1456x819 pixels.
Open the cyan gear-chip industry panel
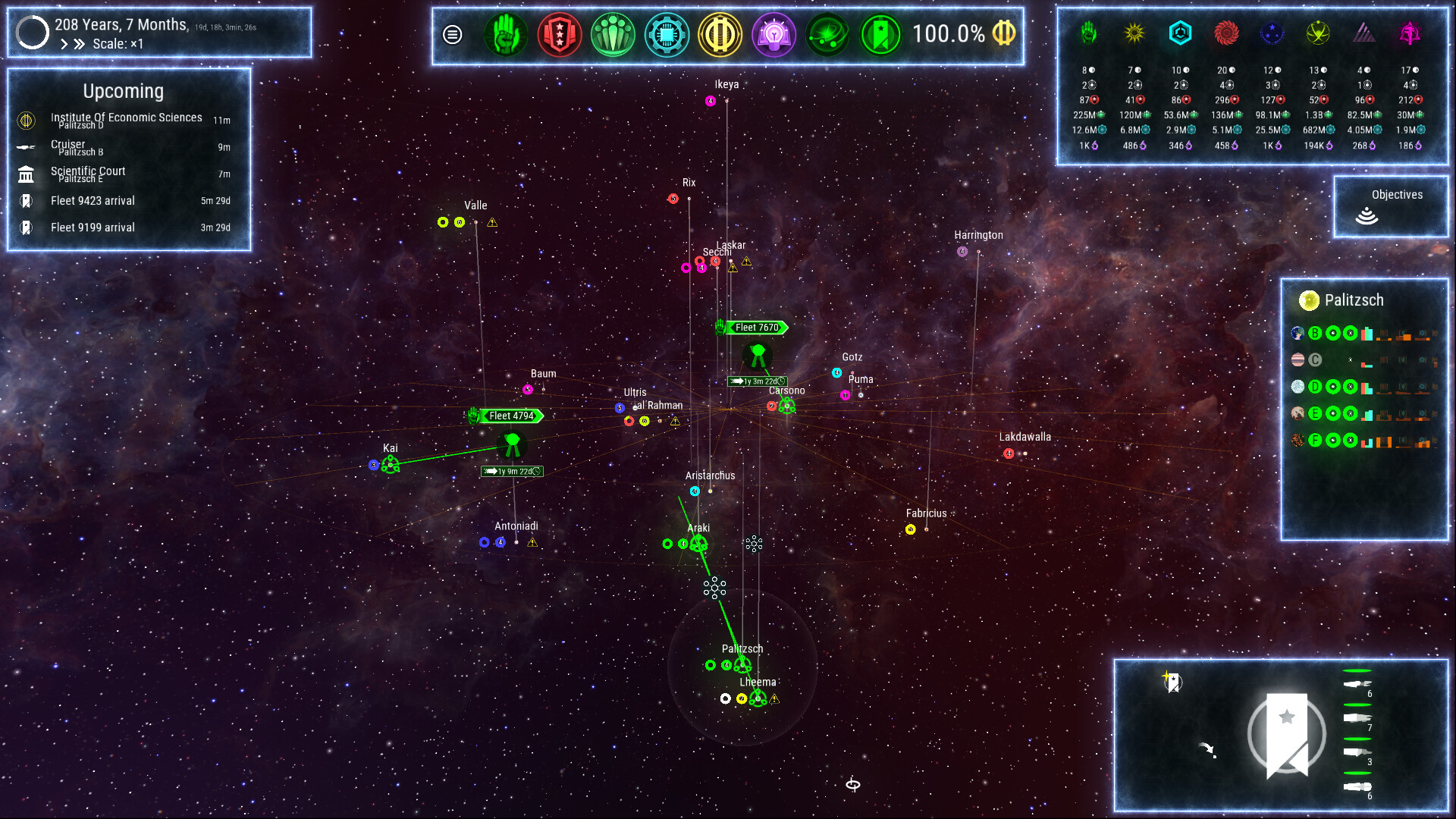pyautogui.click(x=667, y=35)
